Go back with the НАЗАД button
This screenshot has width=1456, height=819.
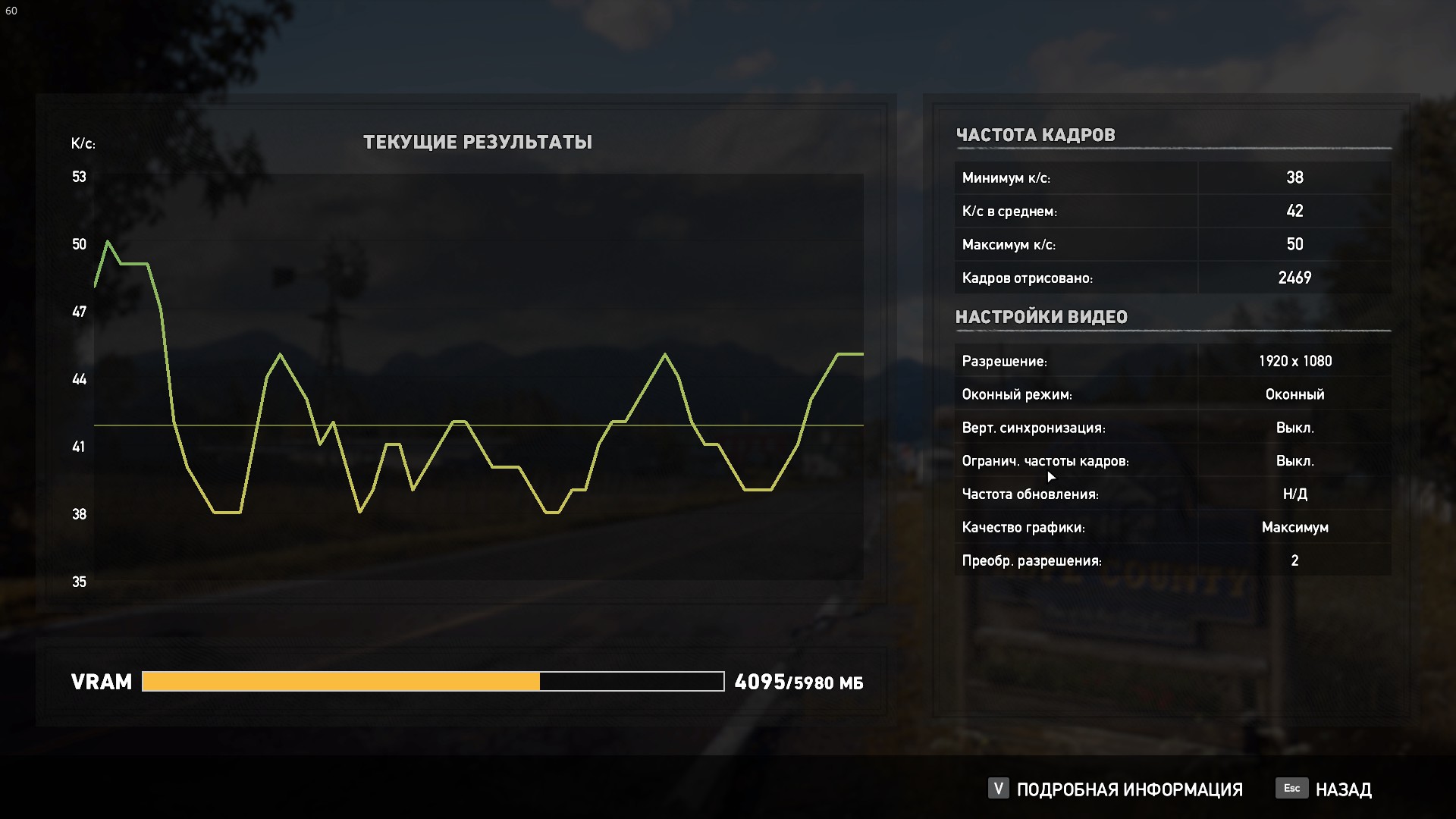tap(1342, 789)
